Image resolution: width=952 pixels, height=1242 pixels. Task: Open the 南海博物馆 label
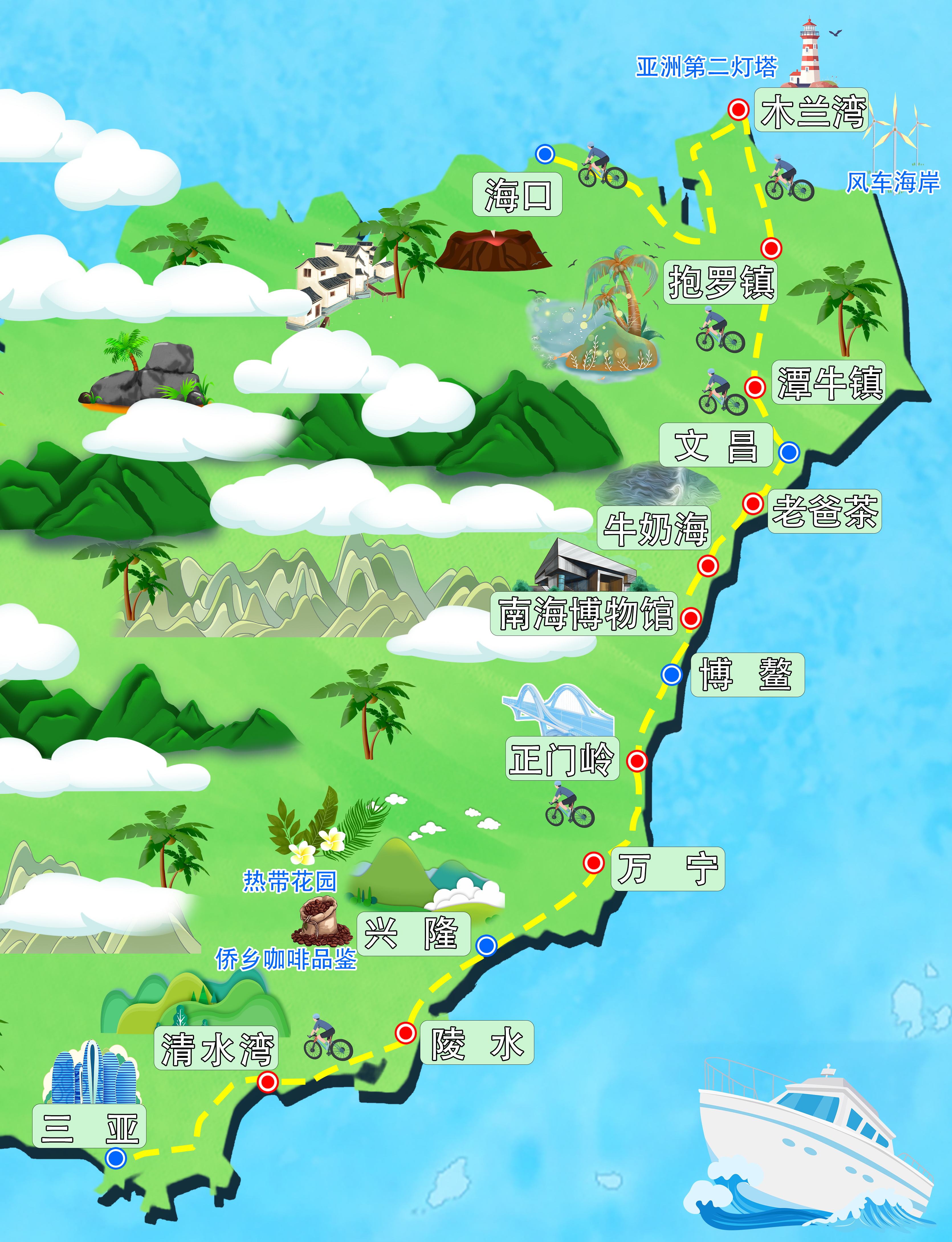[584, 614]
